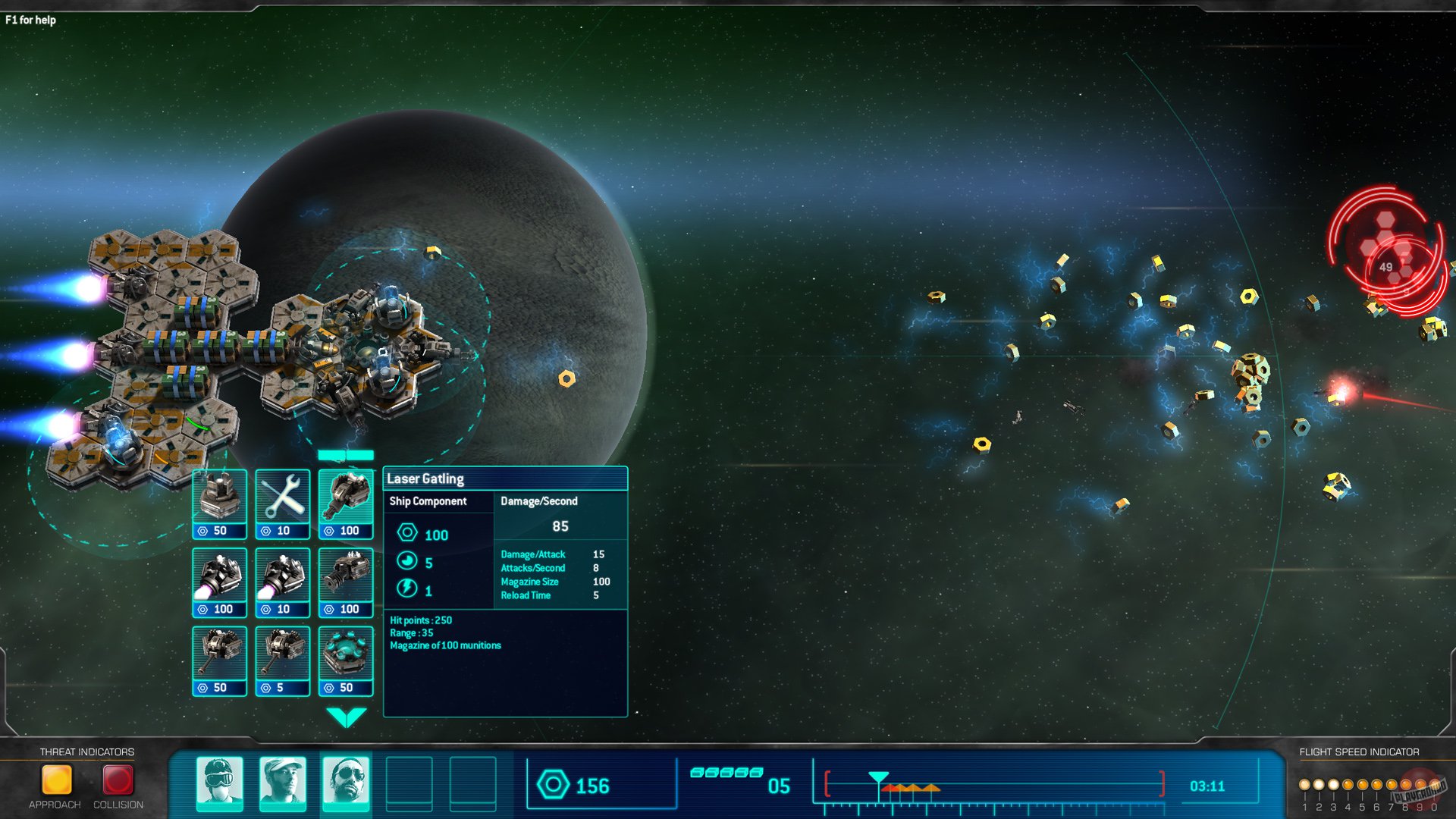The image size is (1456, 819).
Task: Select the crew member wearing goggles
Action: pos(220,783)
